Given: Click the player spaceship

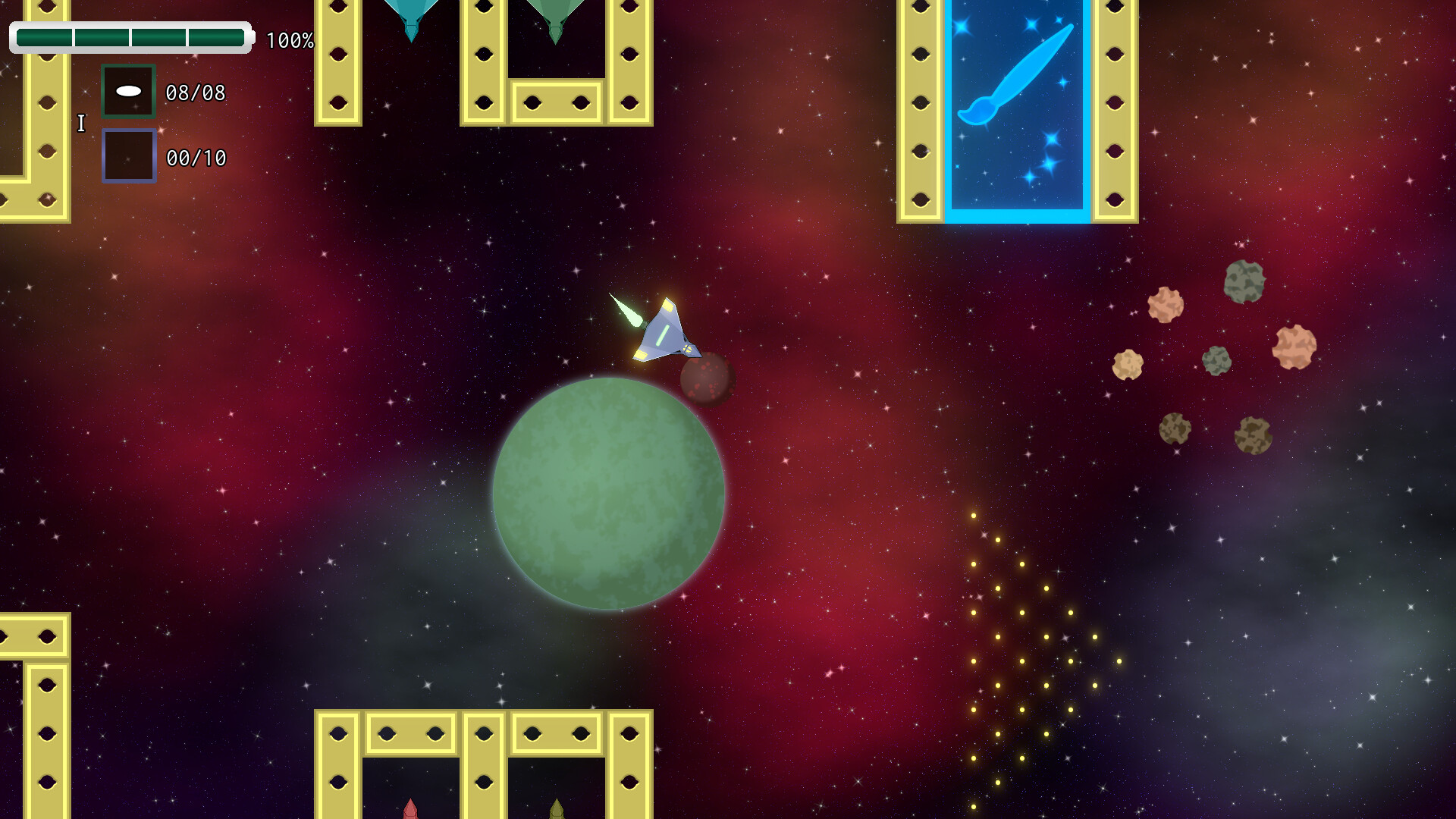Looking at the screenshot, I should click(664, 334).
